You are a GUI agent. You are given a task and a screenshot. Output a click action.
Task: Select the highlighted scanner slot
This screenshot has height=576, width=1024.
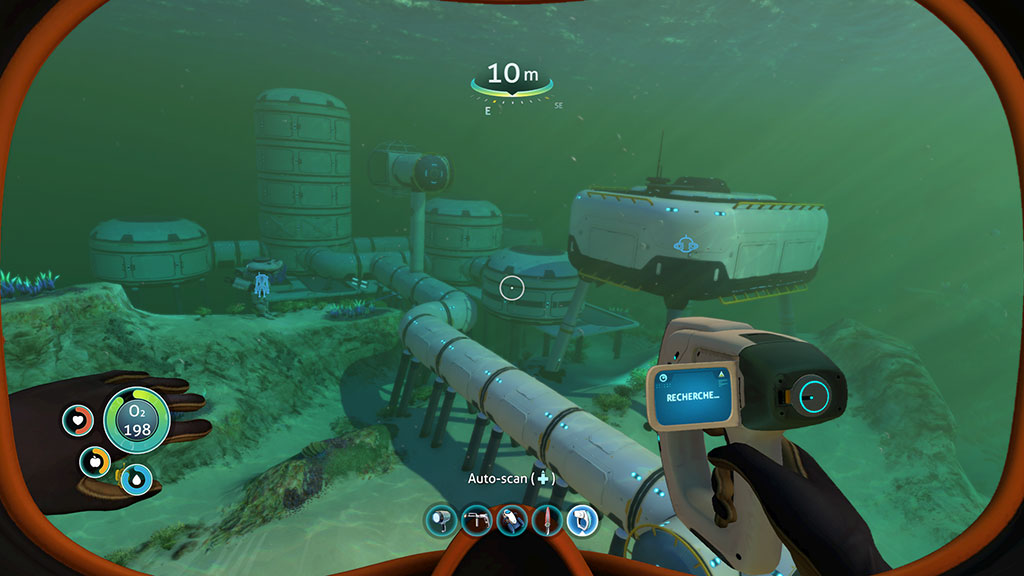[582, 520]
